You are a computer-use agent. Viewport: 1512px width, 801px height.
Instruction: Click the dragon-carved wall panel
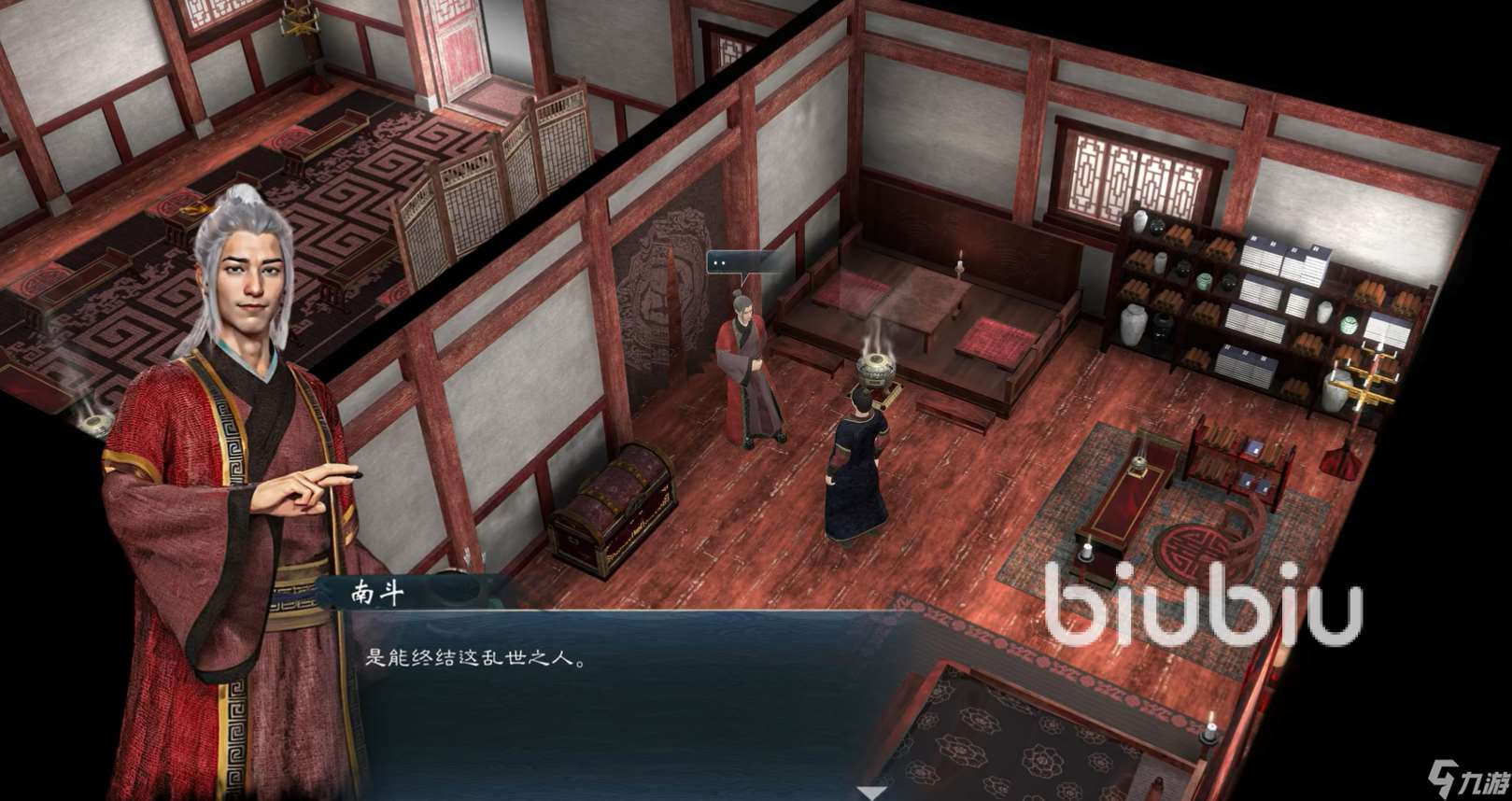click(x=663, y=280)
